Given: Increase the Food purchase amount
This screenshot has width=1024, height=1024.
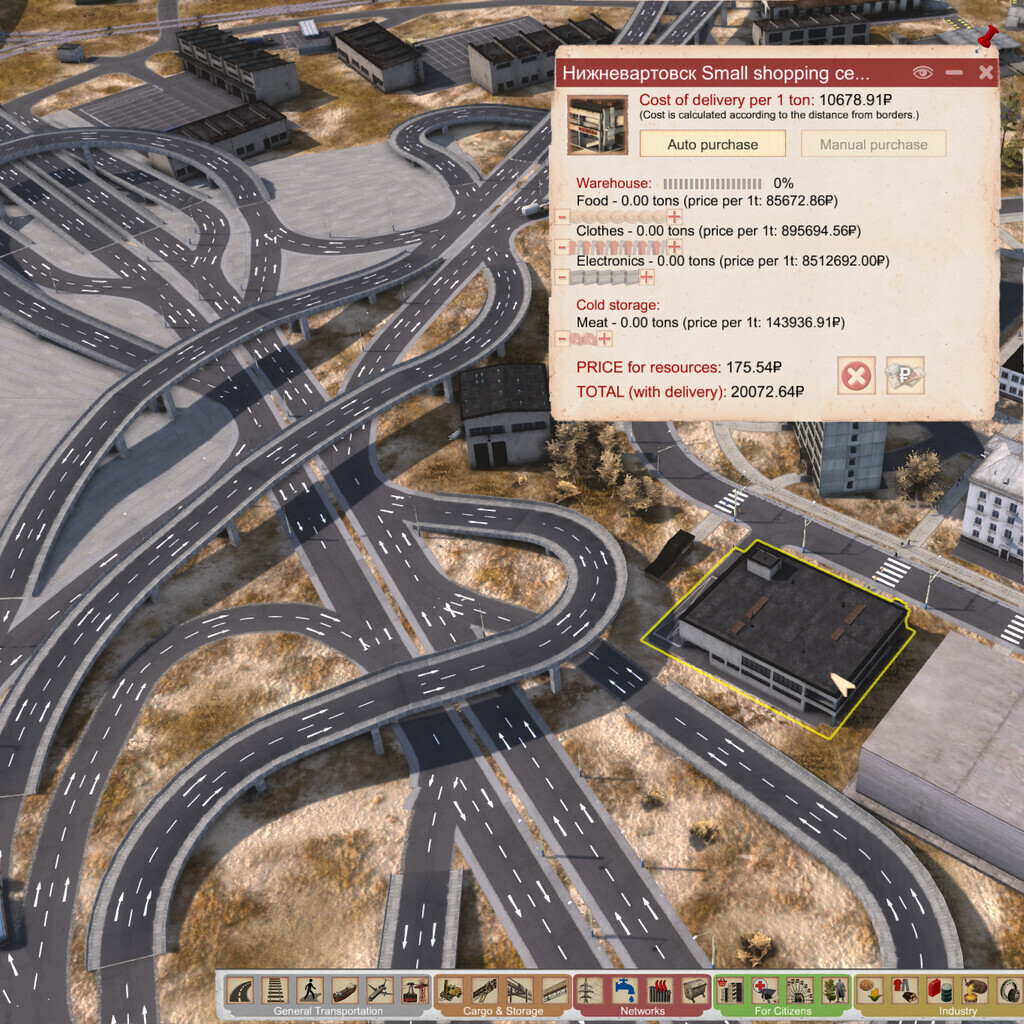Looking at the screenshot, I should tap(675, 217).
